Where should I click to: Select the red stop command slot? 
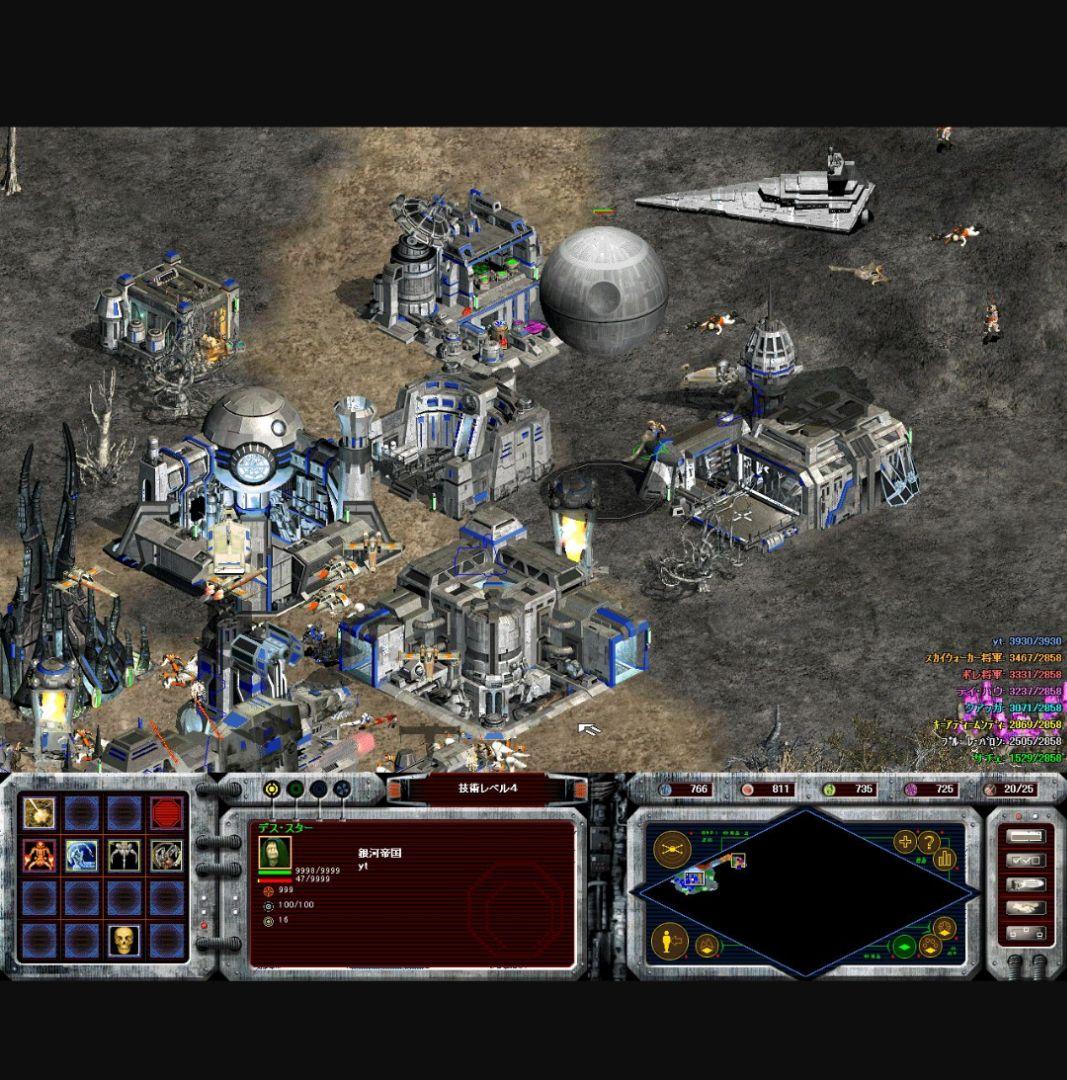coord(167,813)
